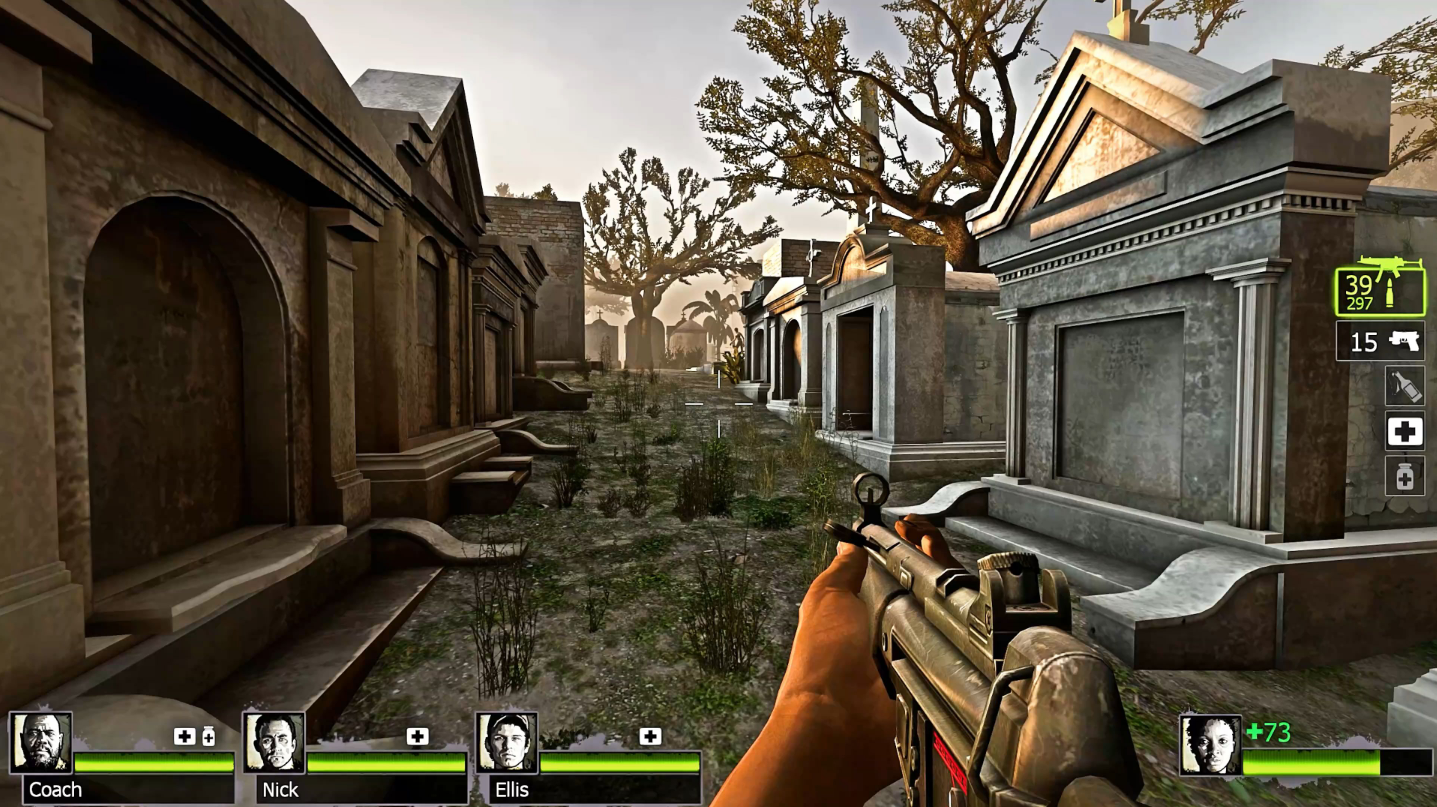Switch to the pistol weapon slot

point(1381,342)
